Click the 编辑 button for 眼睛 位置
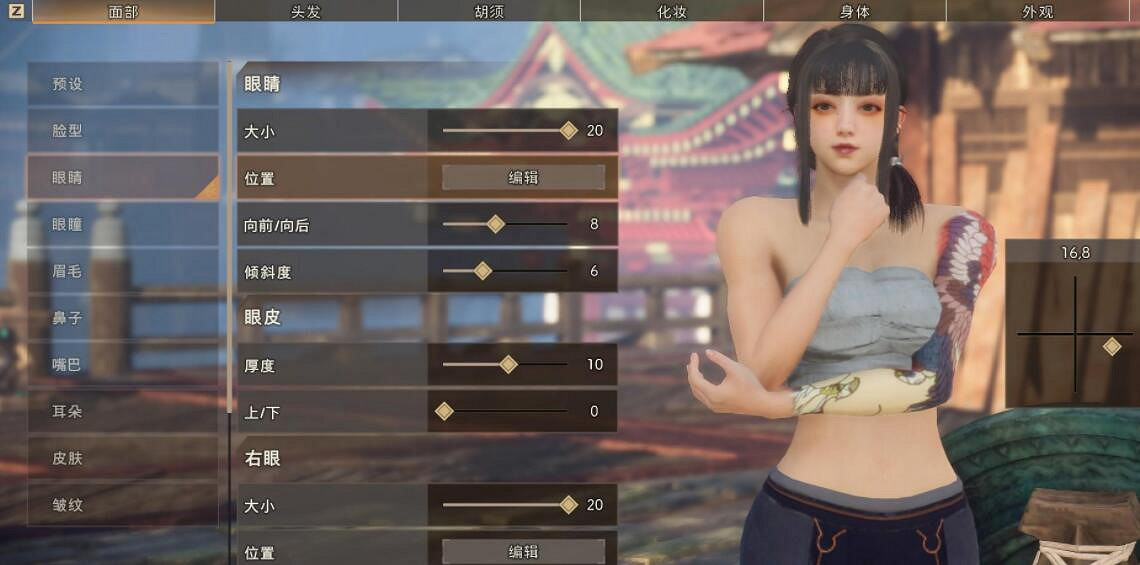Viewport: 1140px width, 565px height. [x=523, y=178]
